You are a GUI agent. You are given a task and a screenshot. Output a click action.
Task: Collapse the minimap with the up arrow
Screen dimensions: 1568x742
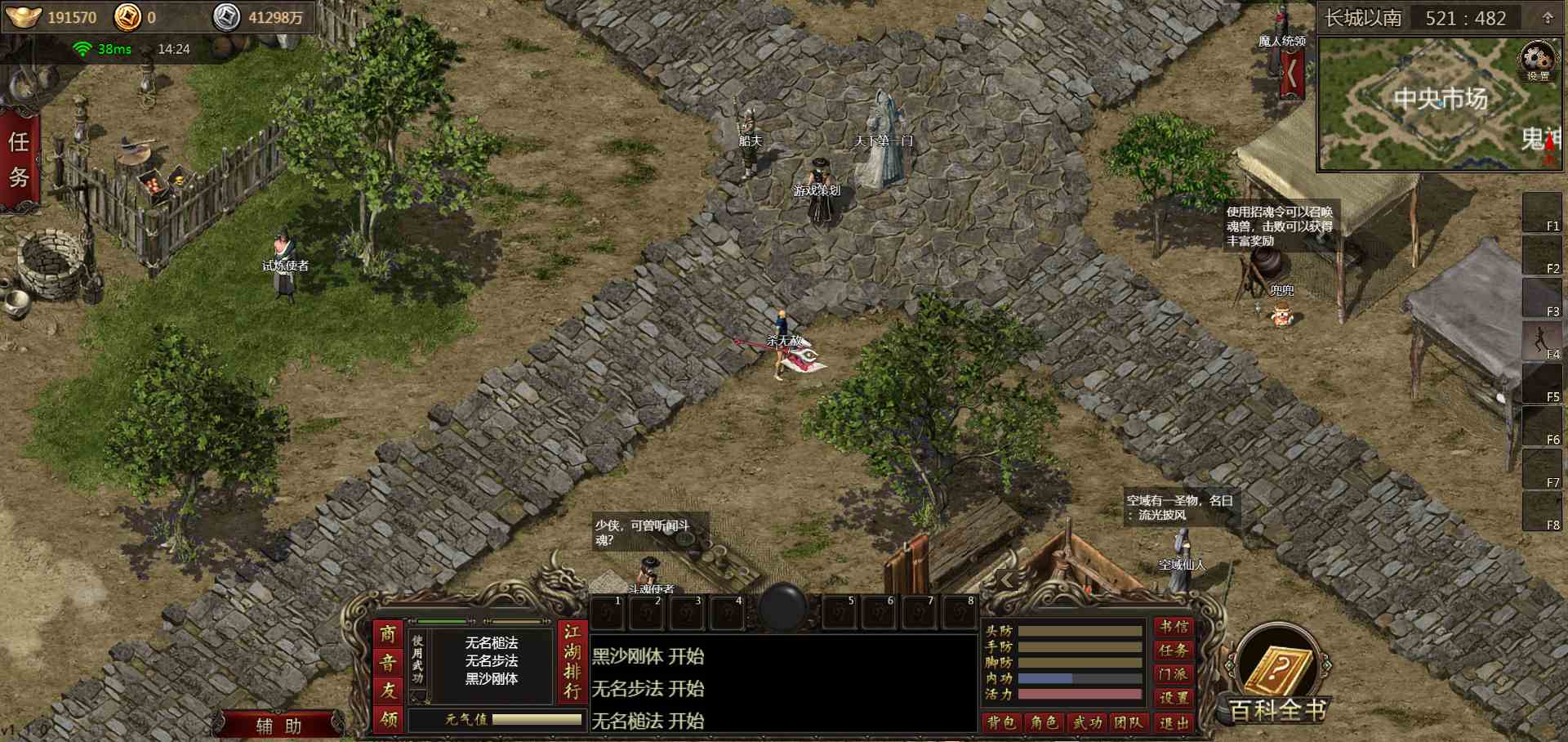[1547, 18]
